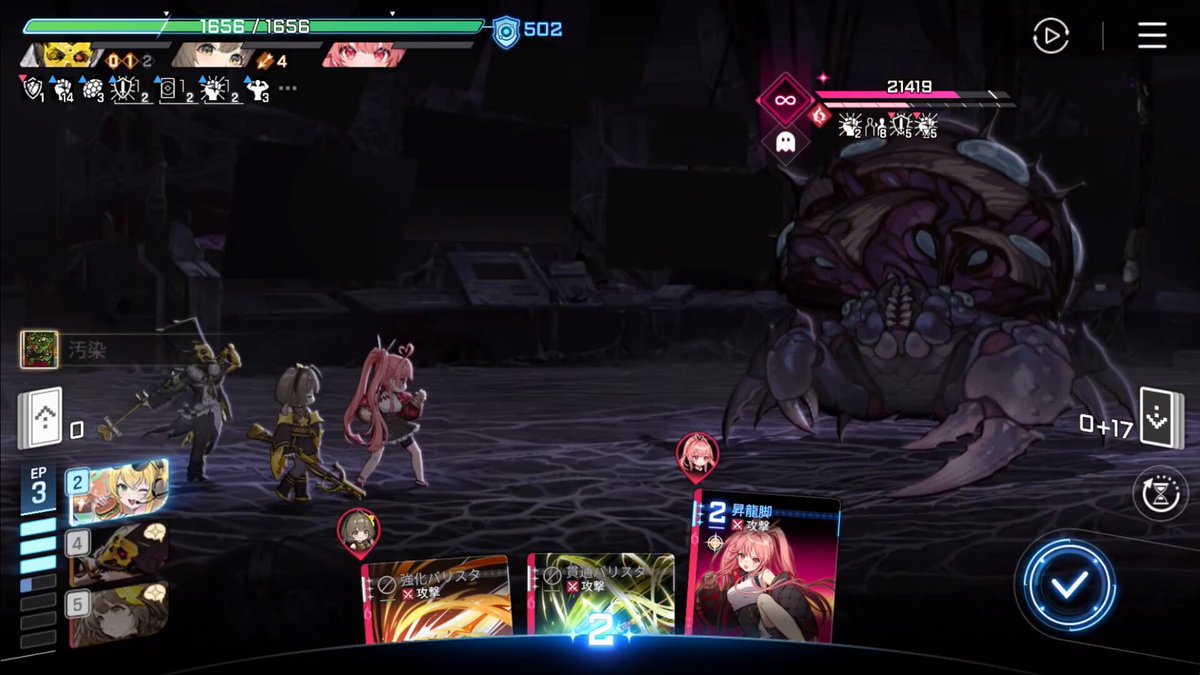Image resolution: width=1200 pixels, height=675 pixels.
Task: Inspect the enemy's red diamond break icon
Action: (820, 117)
